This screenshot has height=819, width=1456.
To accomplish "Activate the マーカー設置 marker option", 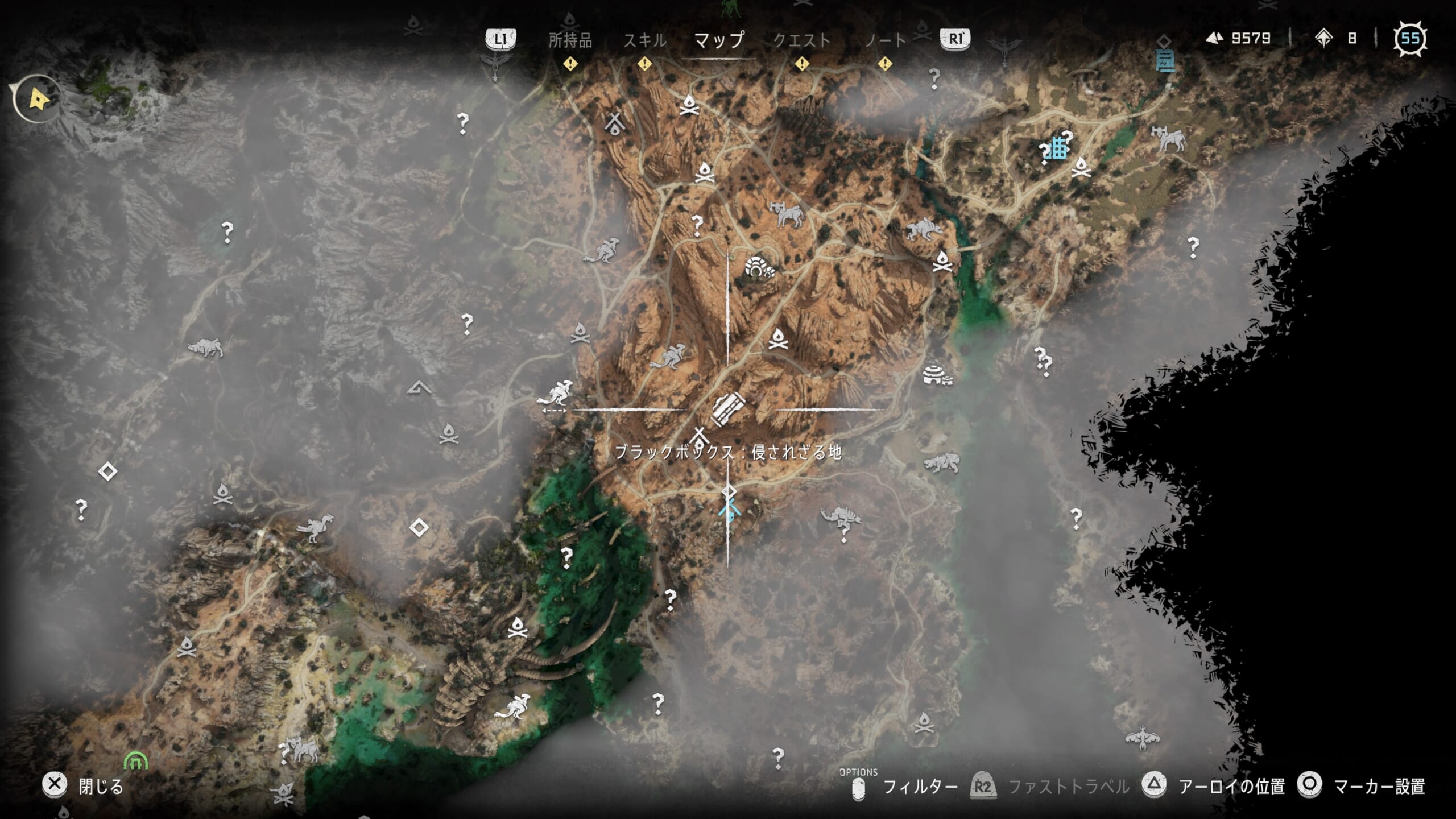I will tap(1379, 787).
